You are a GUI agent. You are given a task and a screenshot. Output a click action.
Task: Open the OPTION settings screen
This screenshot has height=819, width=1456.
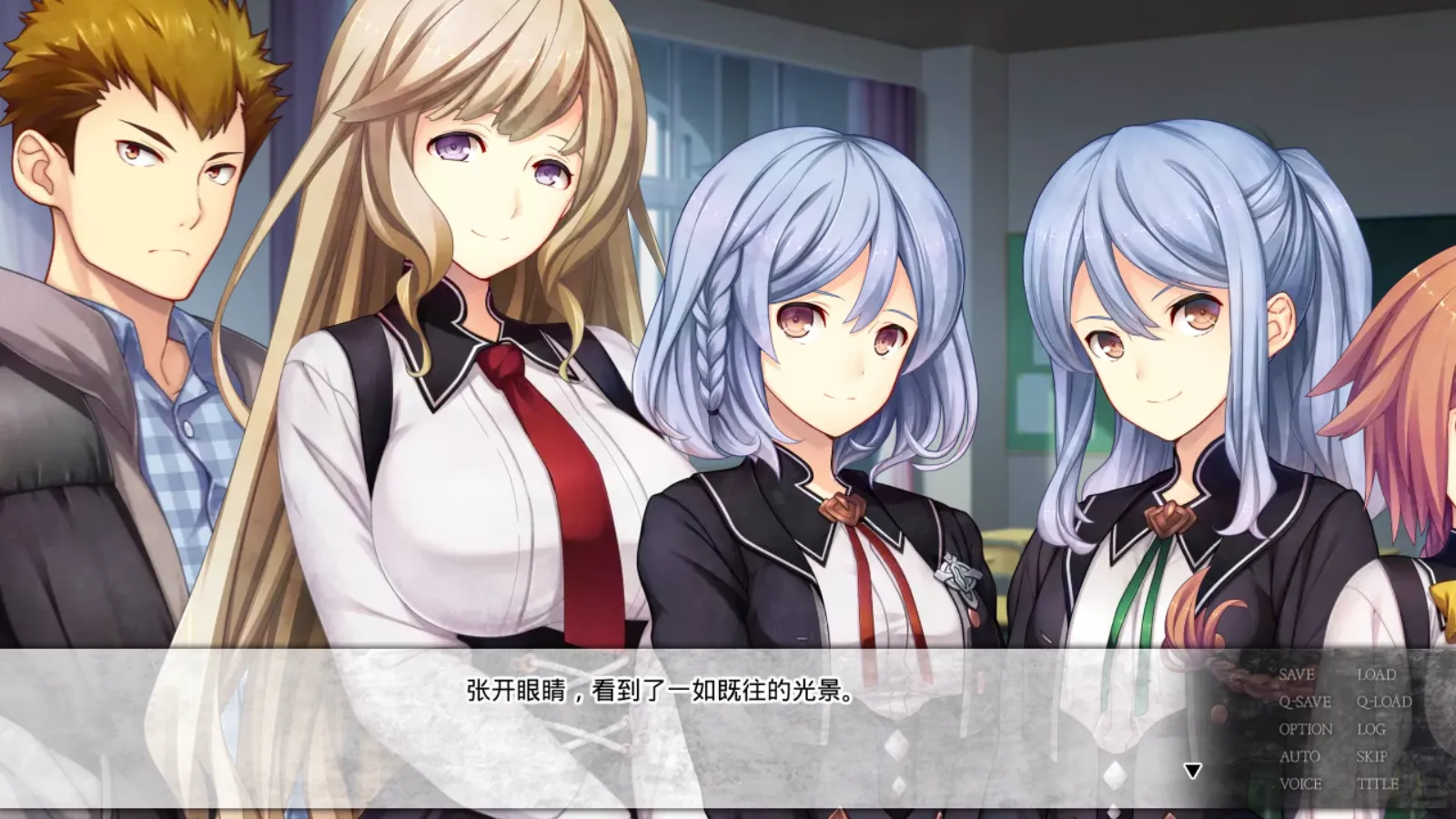coord(1306,729)
